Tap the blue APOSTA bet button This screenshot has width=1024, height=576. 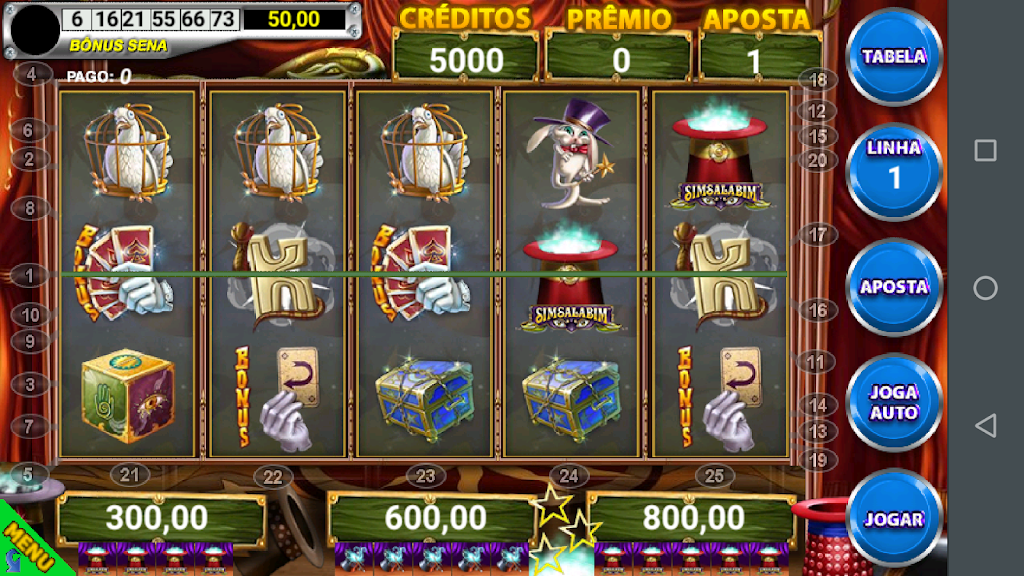point(893,287)
